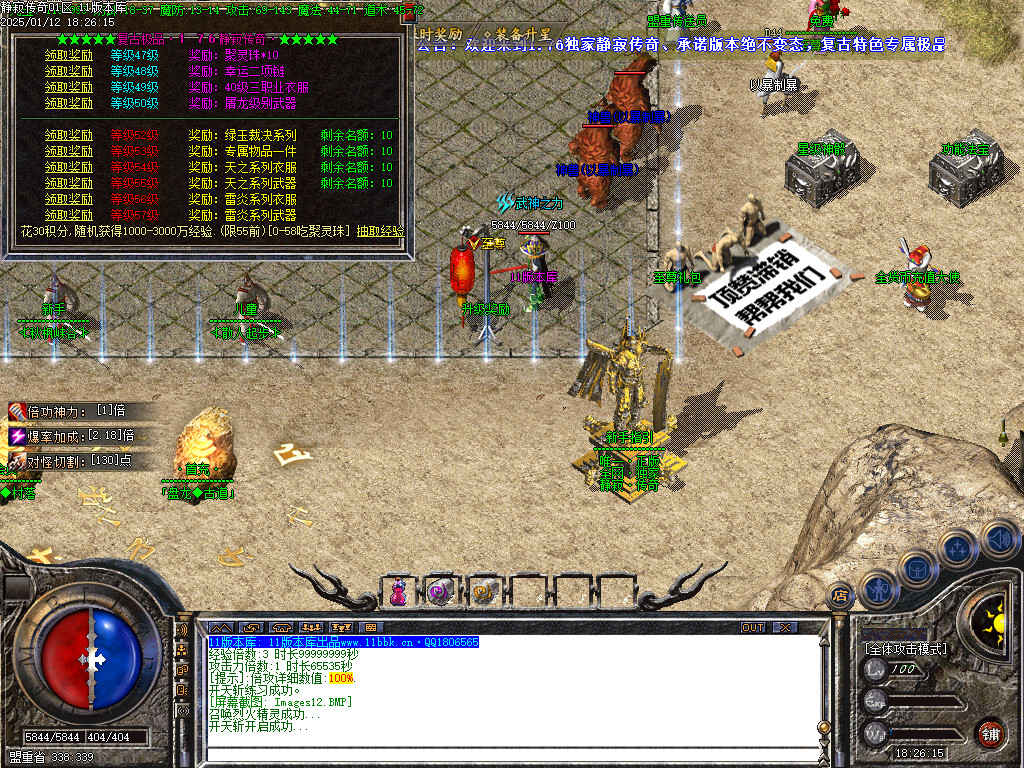Open the 装备升星 equipment upgrade tab
The image size is (1024, 768).
pos(517,34)
